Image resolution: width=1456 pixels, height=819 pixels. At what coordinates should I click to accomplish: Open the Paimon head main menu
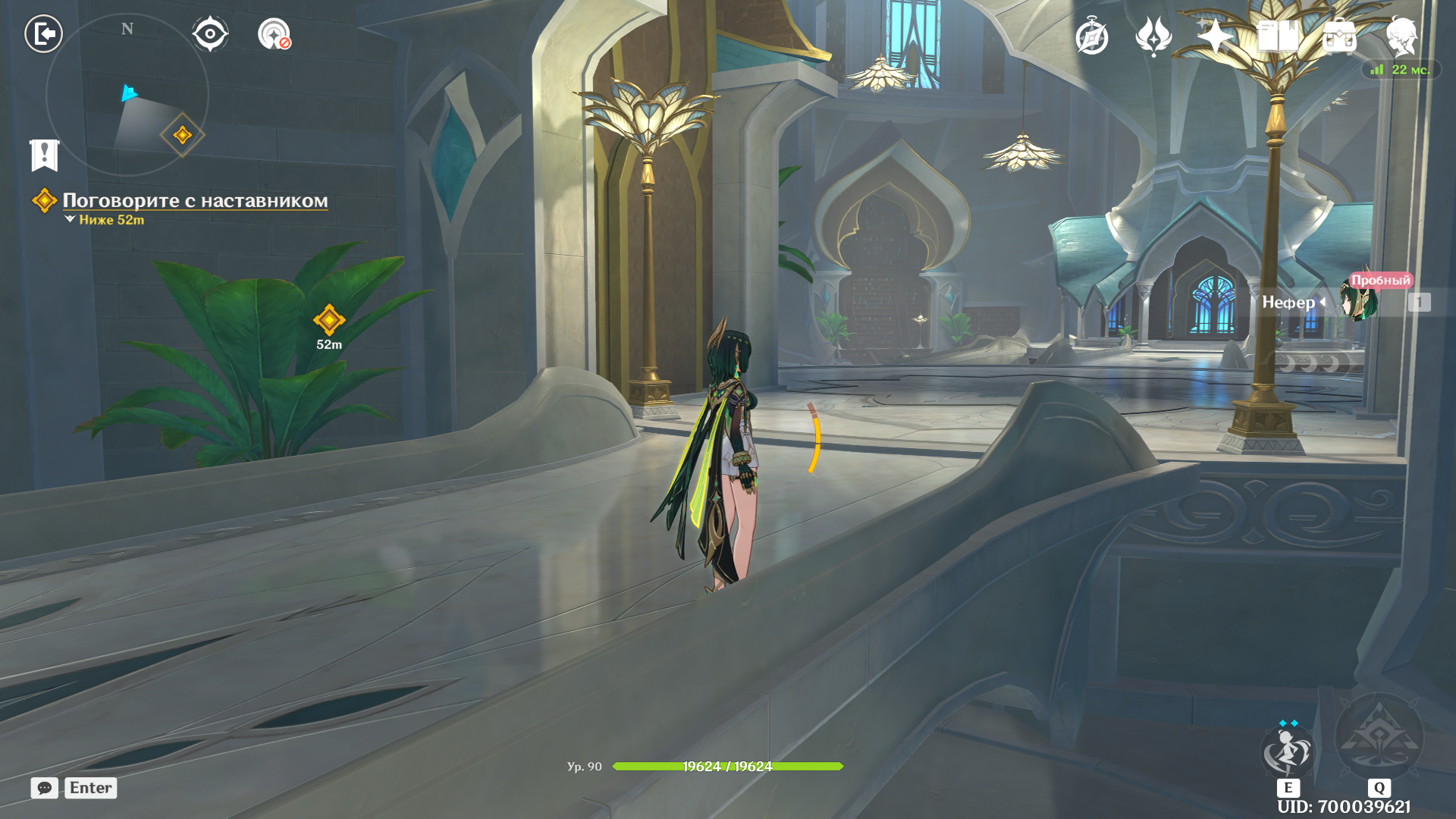1401,36
